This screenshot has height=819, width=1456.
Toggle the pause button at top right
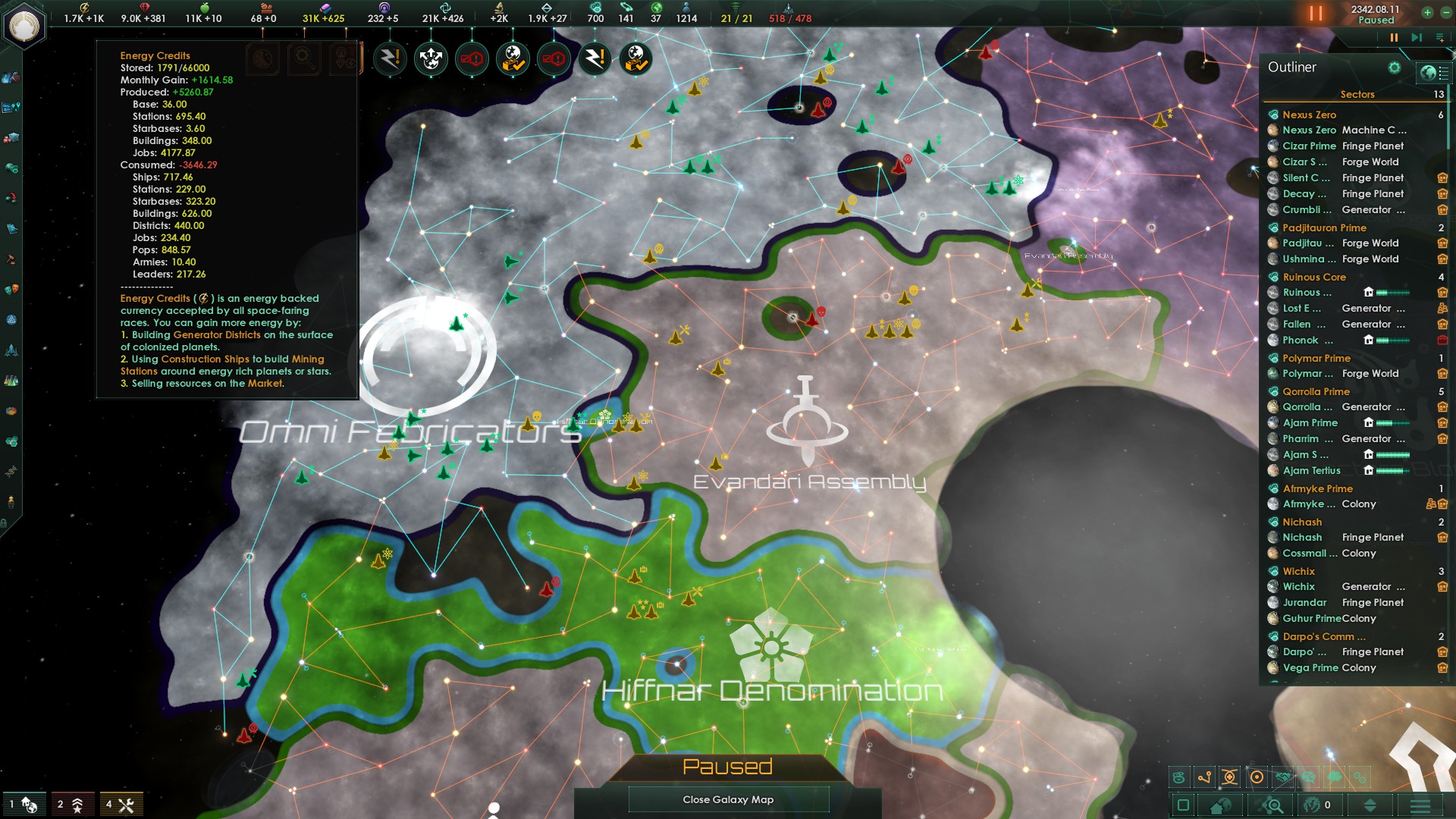(x=1317, y=13)
